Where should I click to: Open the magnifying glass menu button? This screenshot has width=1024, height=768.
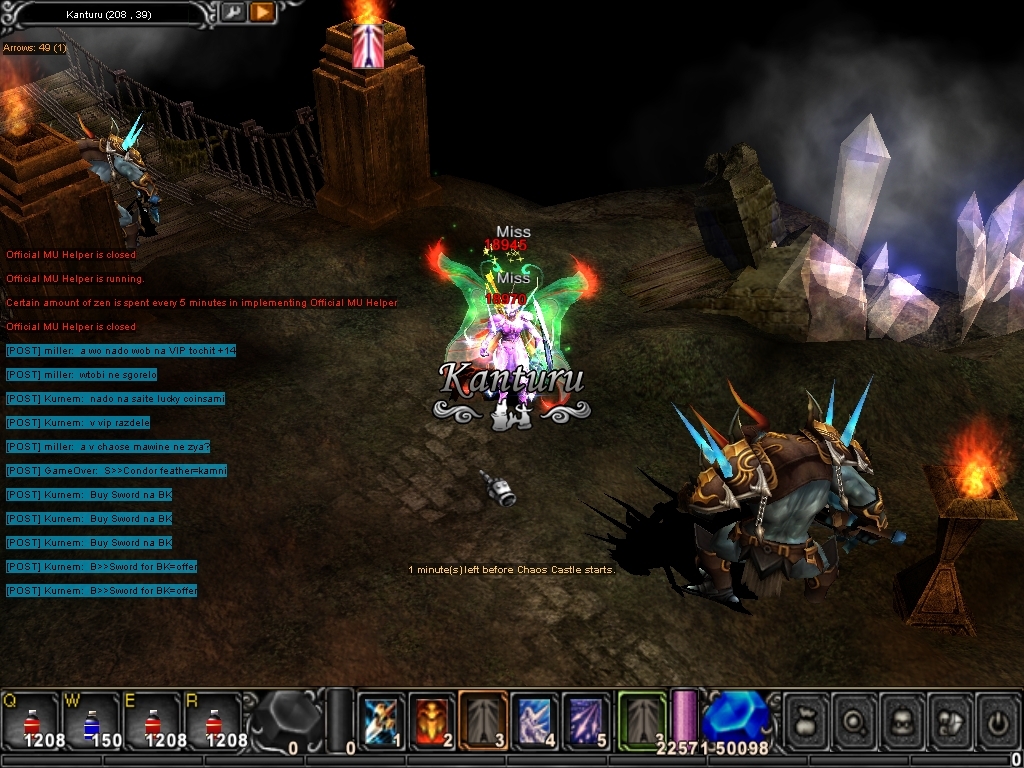point(856,718)
